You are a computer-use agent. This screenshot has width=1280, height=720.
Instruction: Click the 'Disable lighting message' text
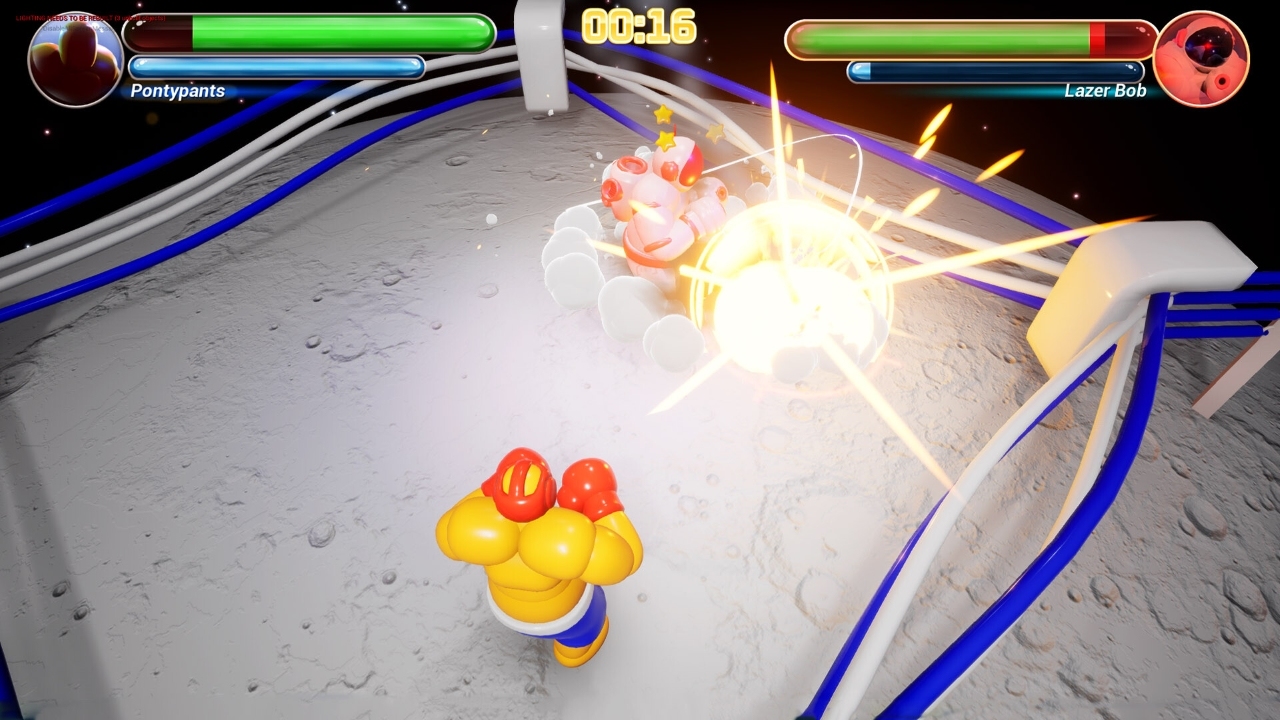[x=78, y=28]
